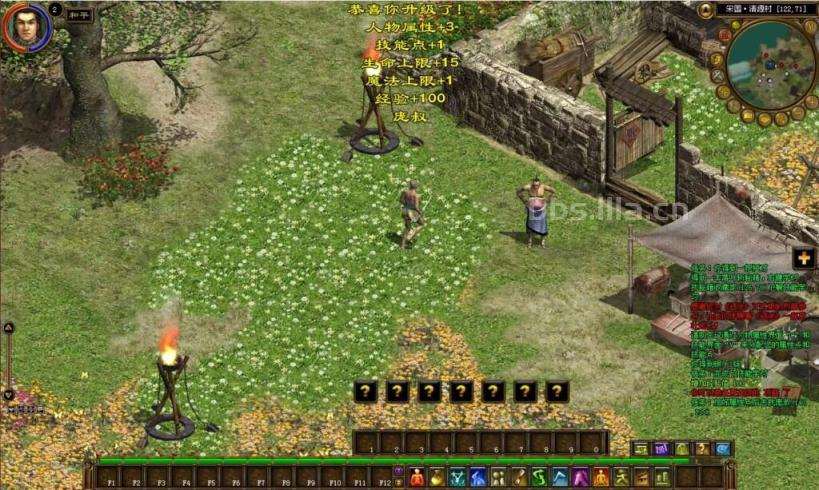The height and width of the screenshot is (490, 819).
Task: Select the green serpent swirl icon
Action: click(541, 476)
